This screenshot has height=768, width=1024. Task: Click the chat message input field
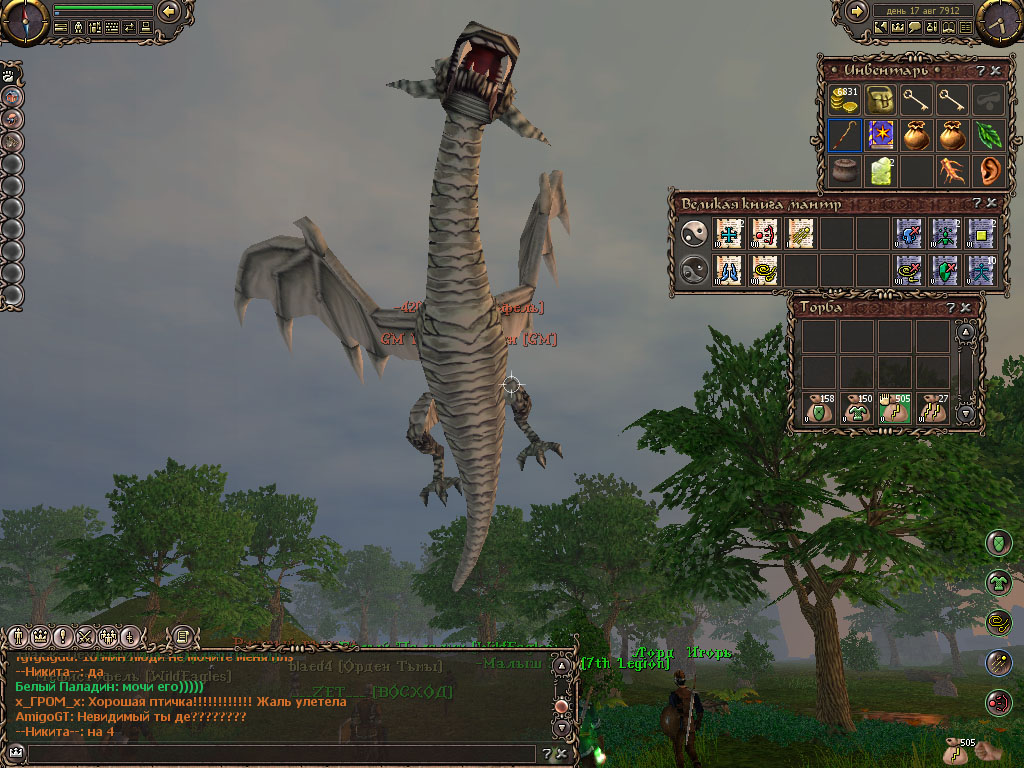click(x=280, y=754)
